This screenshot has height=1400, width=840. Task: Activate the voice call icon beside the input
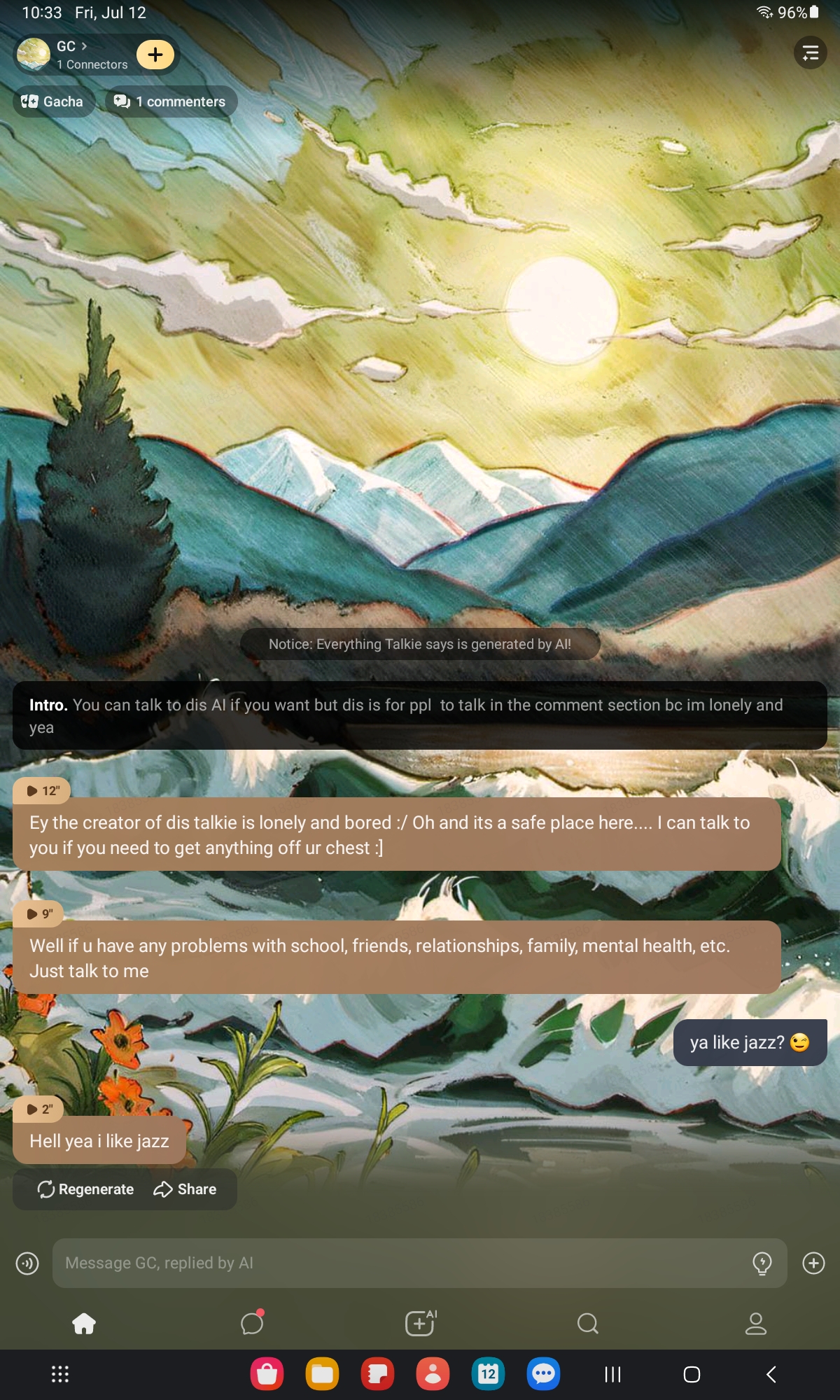[27, 1263]
